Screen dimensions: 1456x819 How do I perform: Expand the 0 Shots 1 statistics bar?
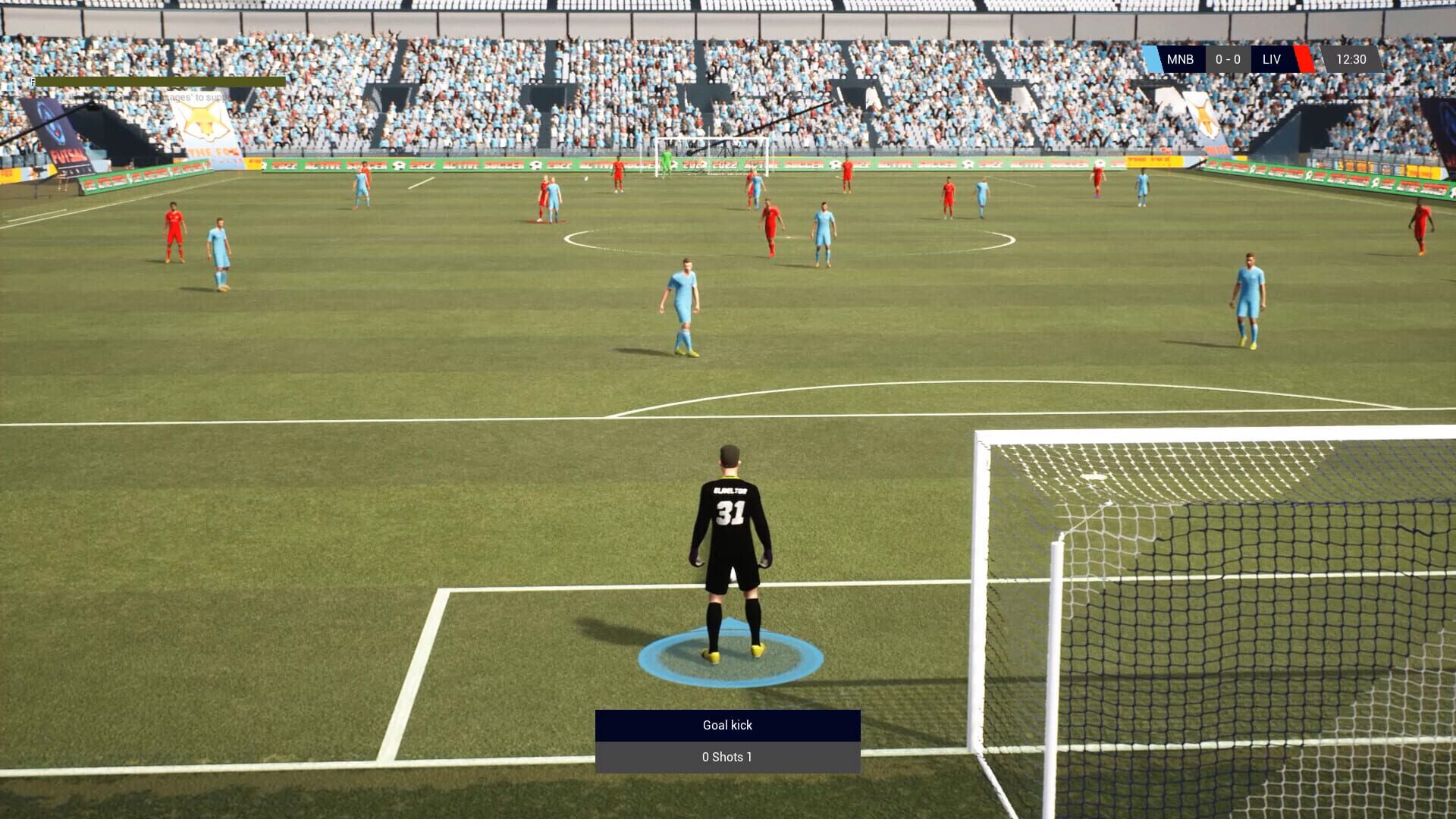point(727,756)
